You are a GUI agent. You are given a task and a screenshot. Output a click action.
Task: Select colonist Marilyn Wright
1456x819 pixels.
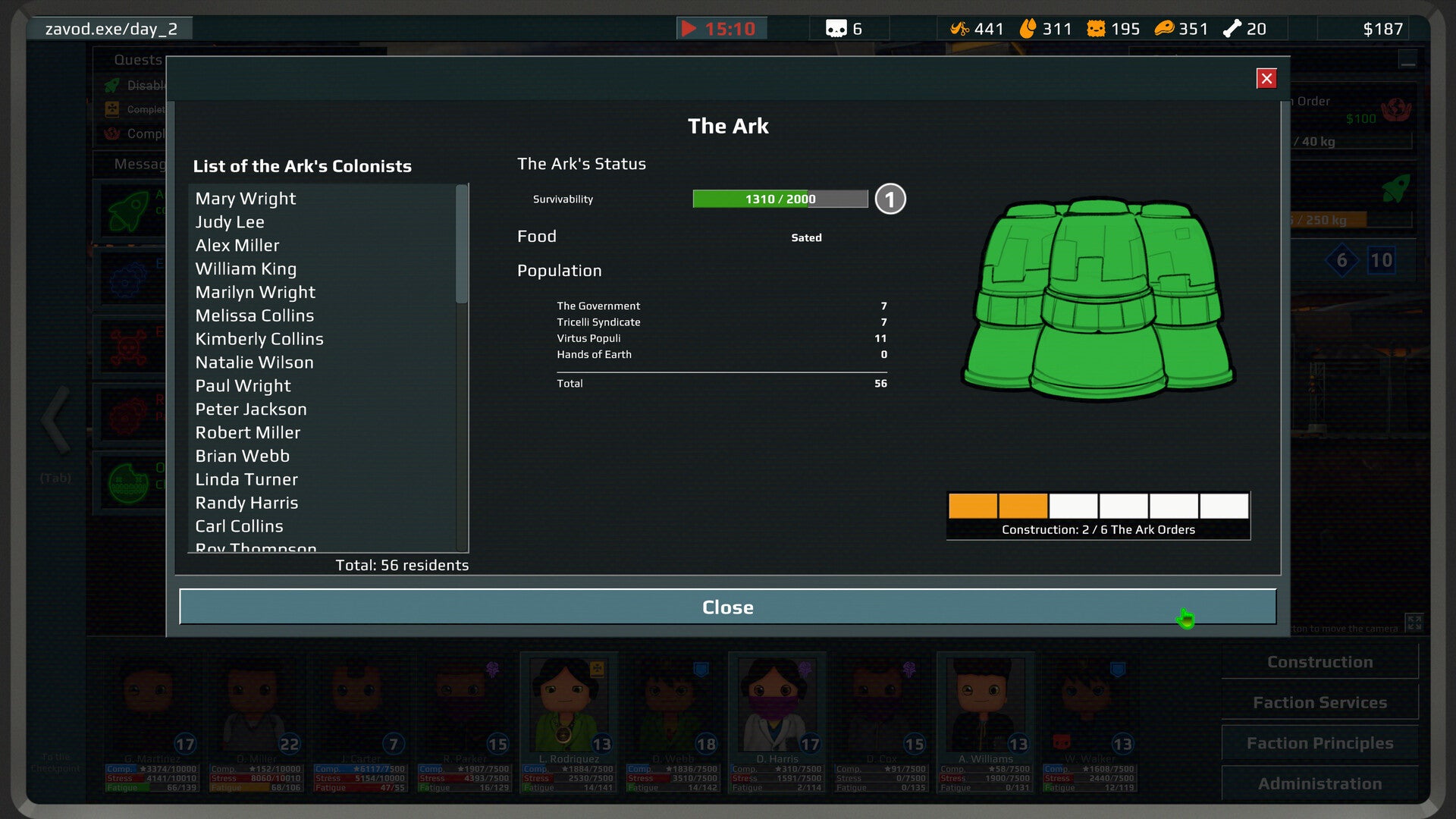[x=255, y=293]
